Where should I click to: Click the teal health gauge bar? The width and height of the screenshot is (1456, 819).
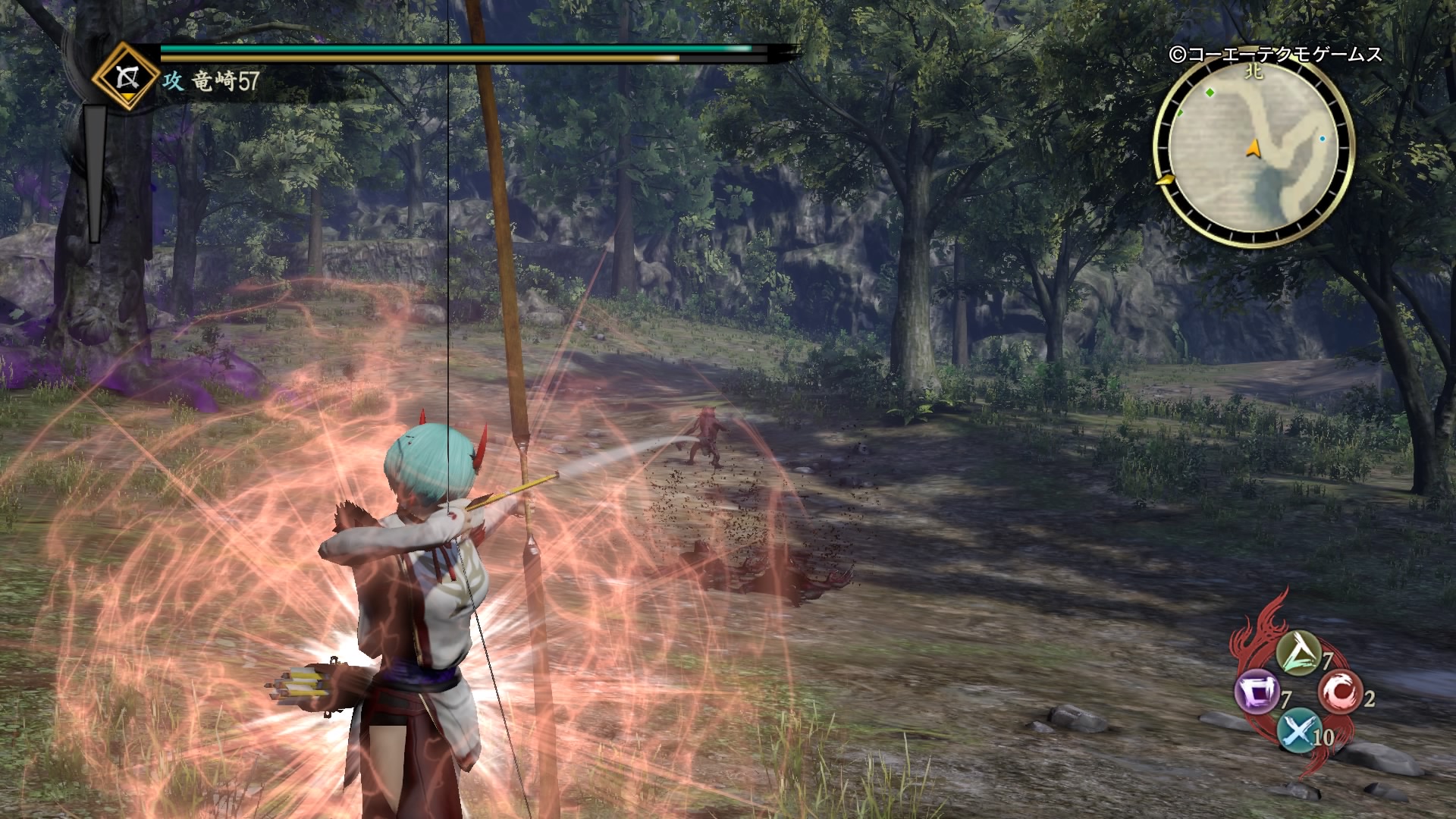455,49
